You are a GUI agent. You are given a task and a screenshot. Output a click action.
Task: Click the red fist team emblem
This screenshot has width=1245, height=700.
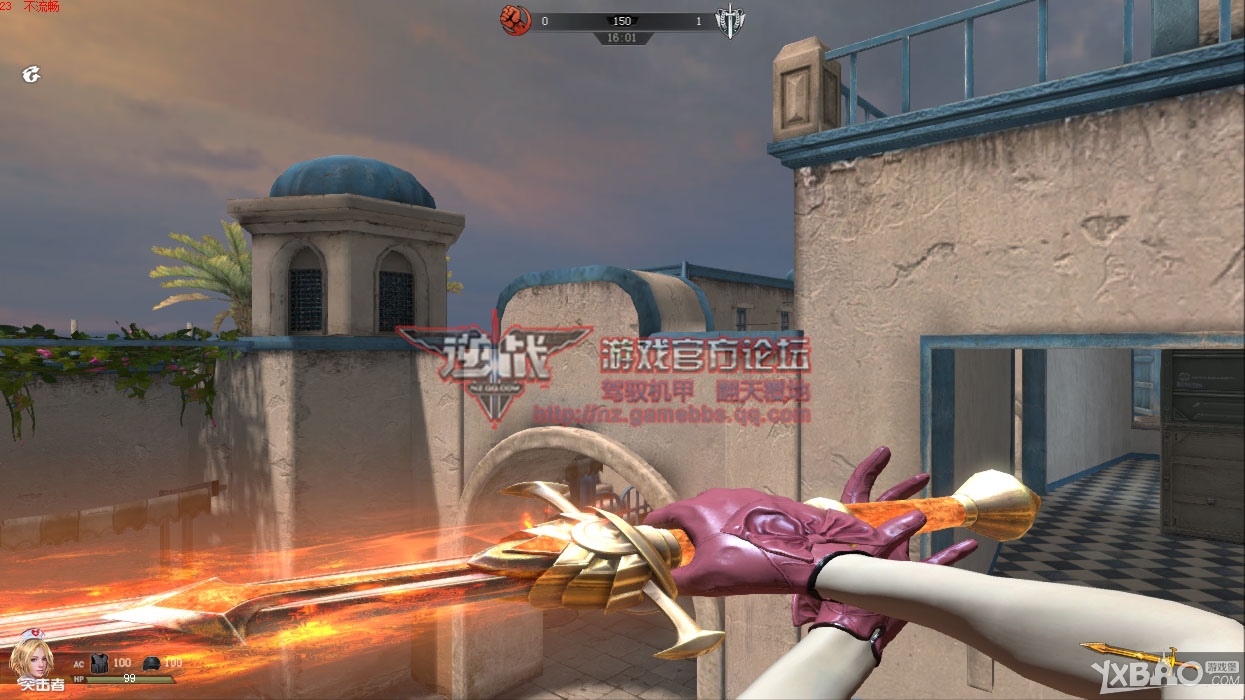coord(515,19)
